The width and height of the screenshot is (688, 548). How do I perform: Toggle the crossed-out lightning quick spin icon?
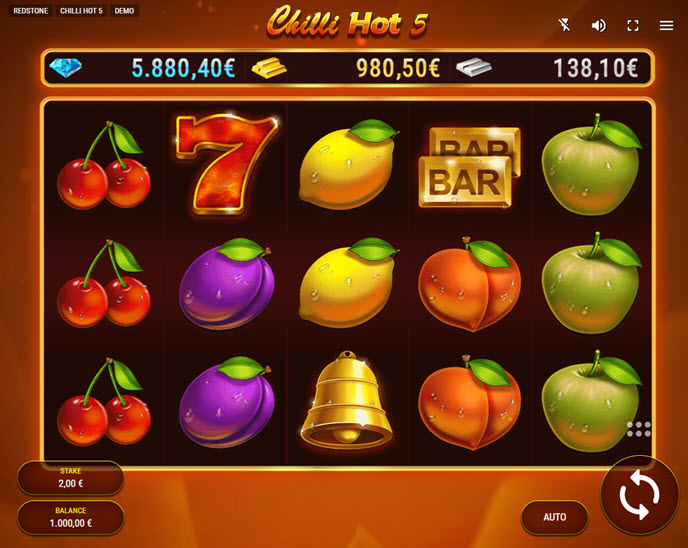(565, 25)
